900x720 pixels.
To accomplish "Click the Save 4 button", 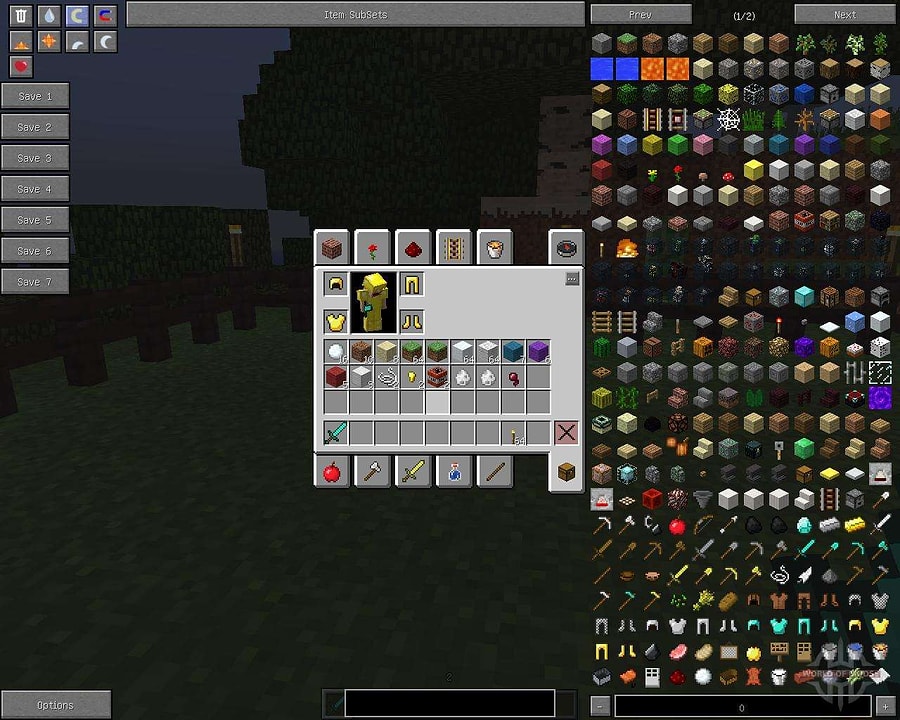I will [x=35, y=189].
